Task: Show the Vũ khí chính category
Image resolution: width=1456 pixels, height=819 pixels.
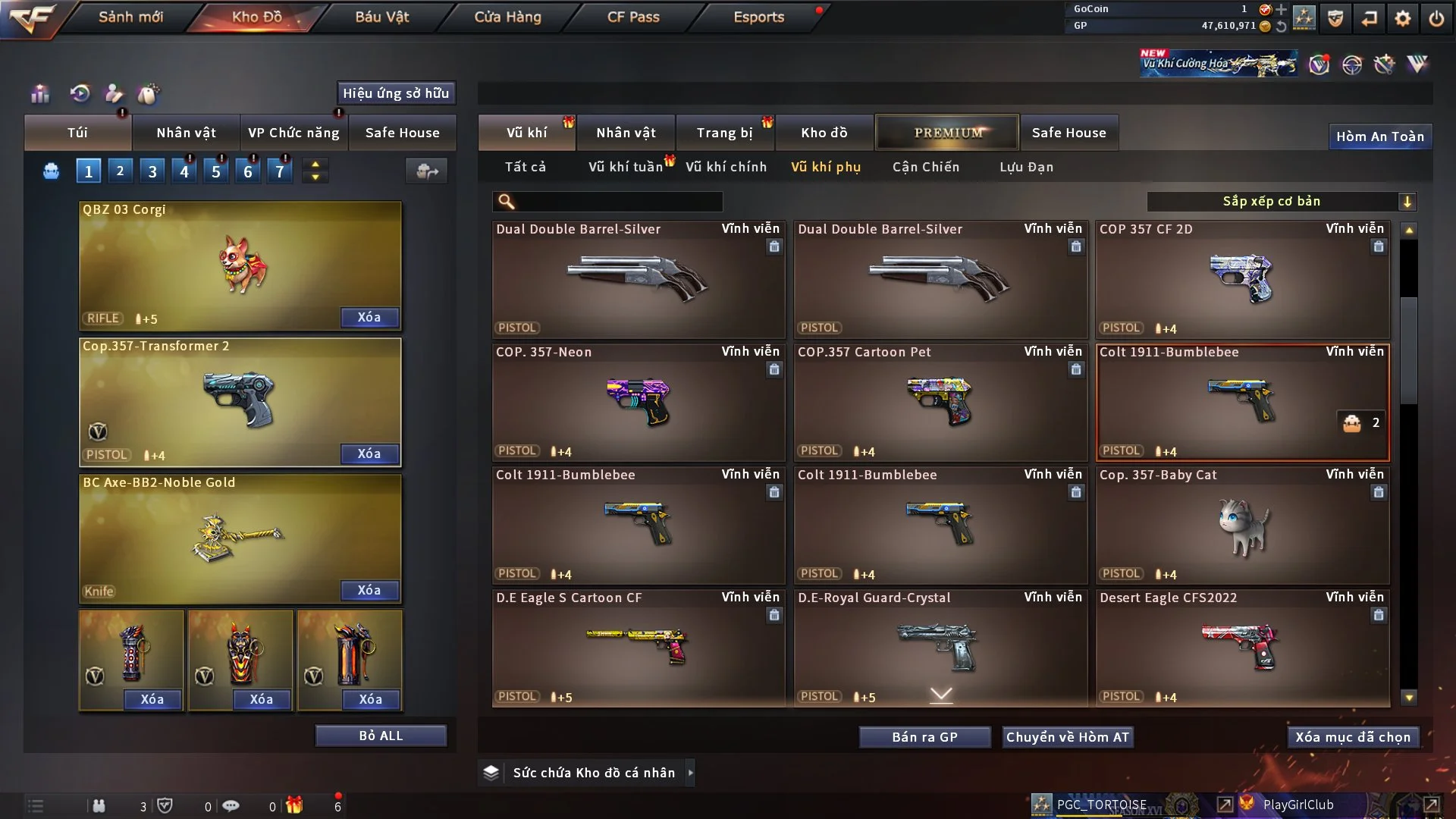Action: click(x=726, y=167)
